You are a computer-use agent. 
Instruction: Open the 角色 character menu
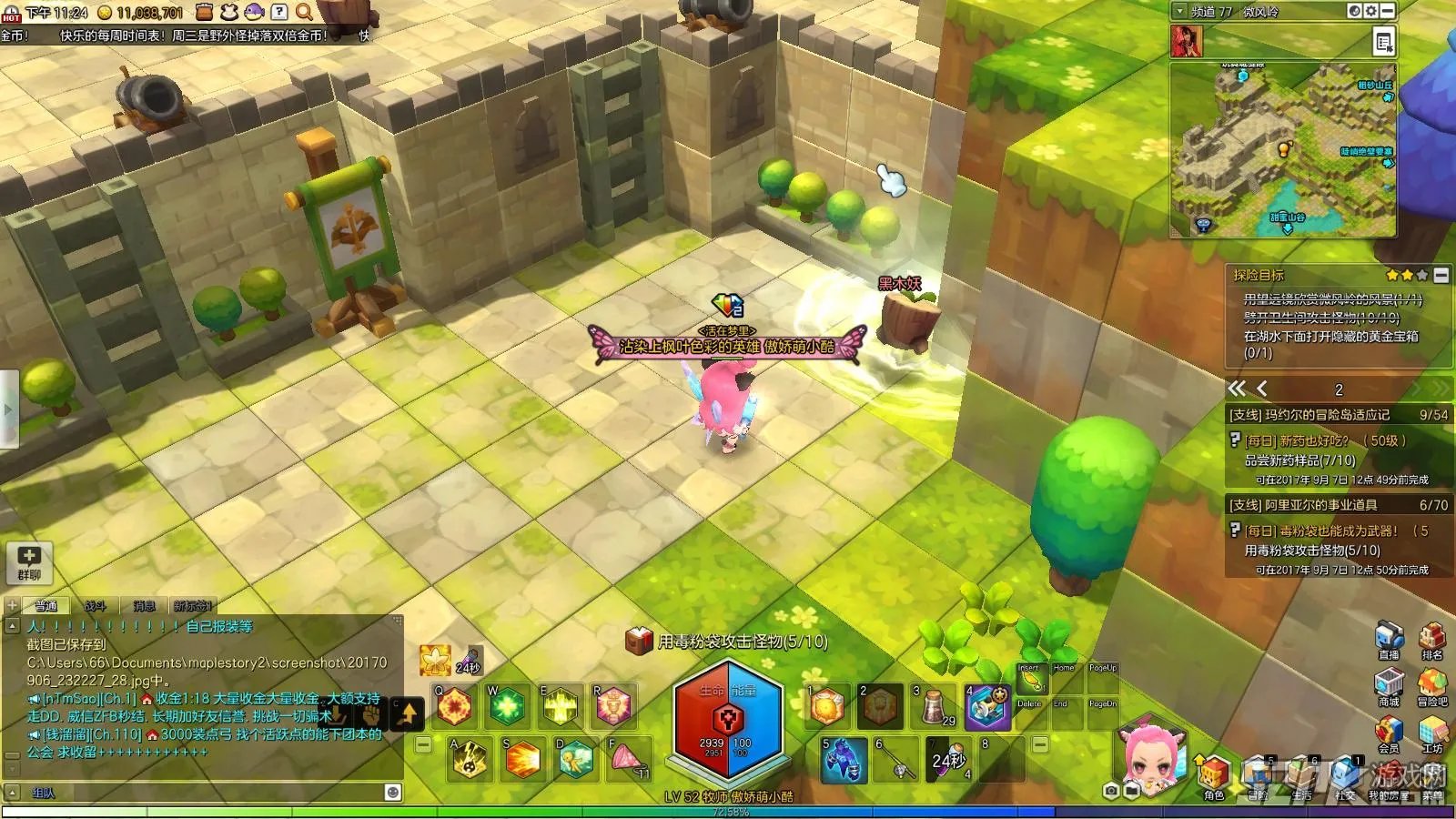point(1213,776)
